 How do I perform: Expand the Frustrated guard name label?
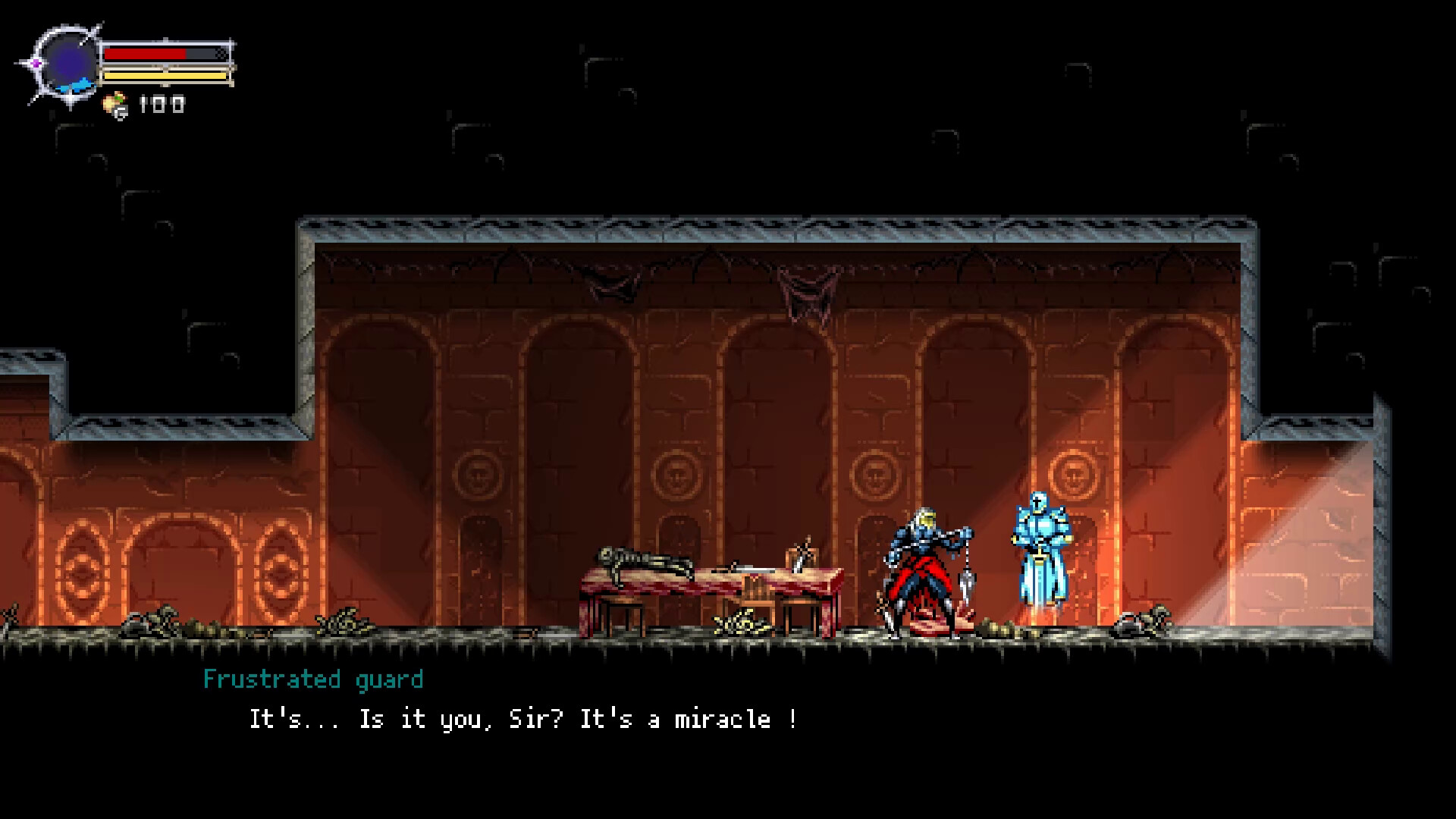[313, 680]
